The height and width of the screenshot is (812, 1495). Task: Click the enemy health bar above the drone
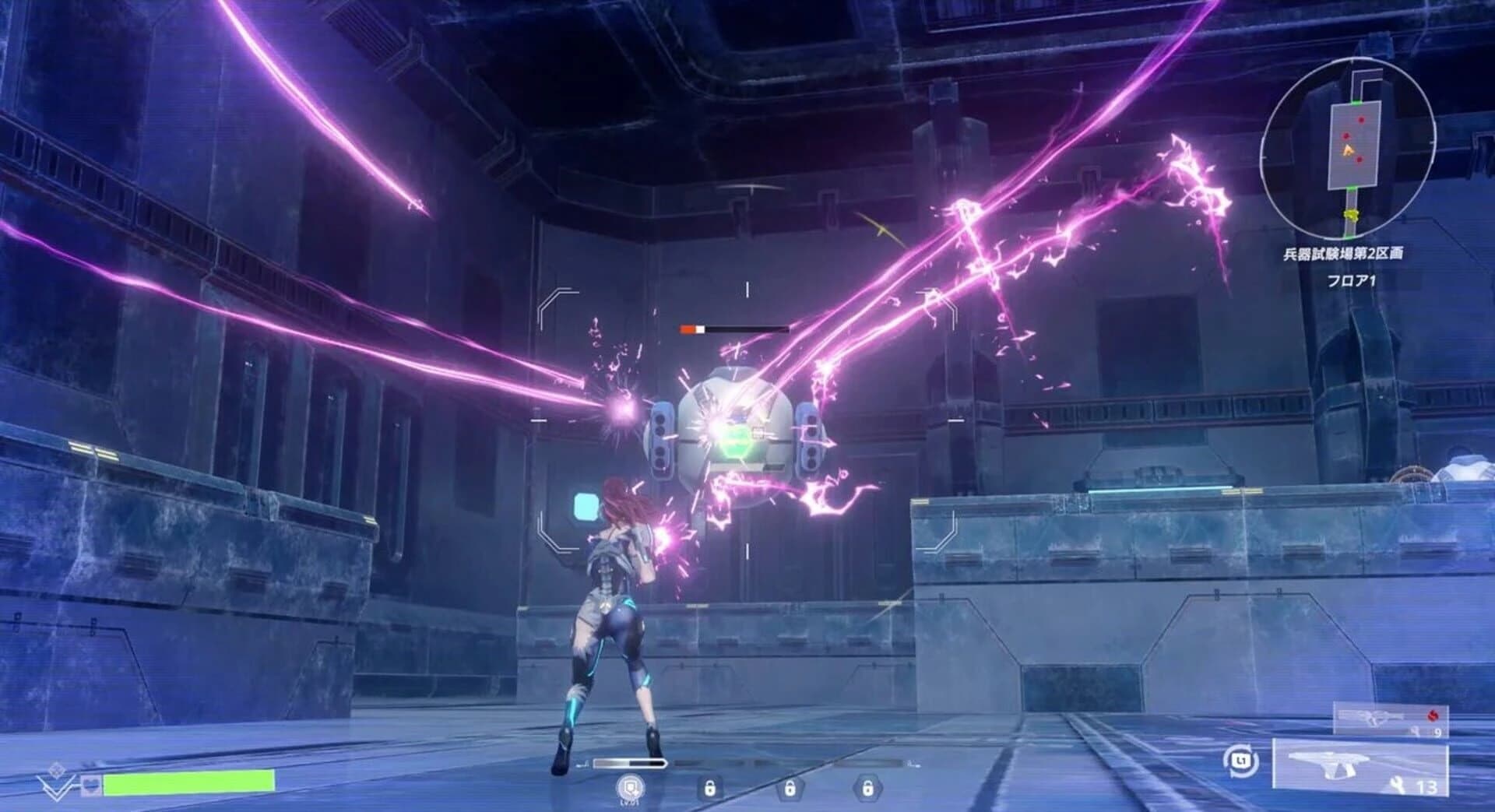pyautogui.click(x=732, y=328)
